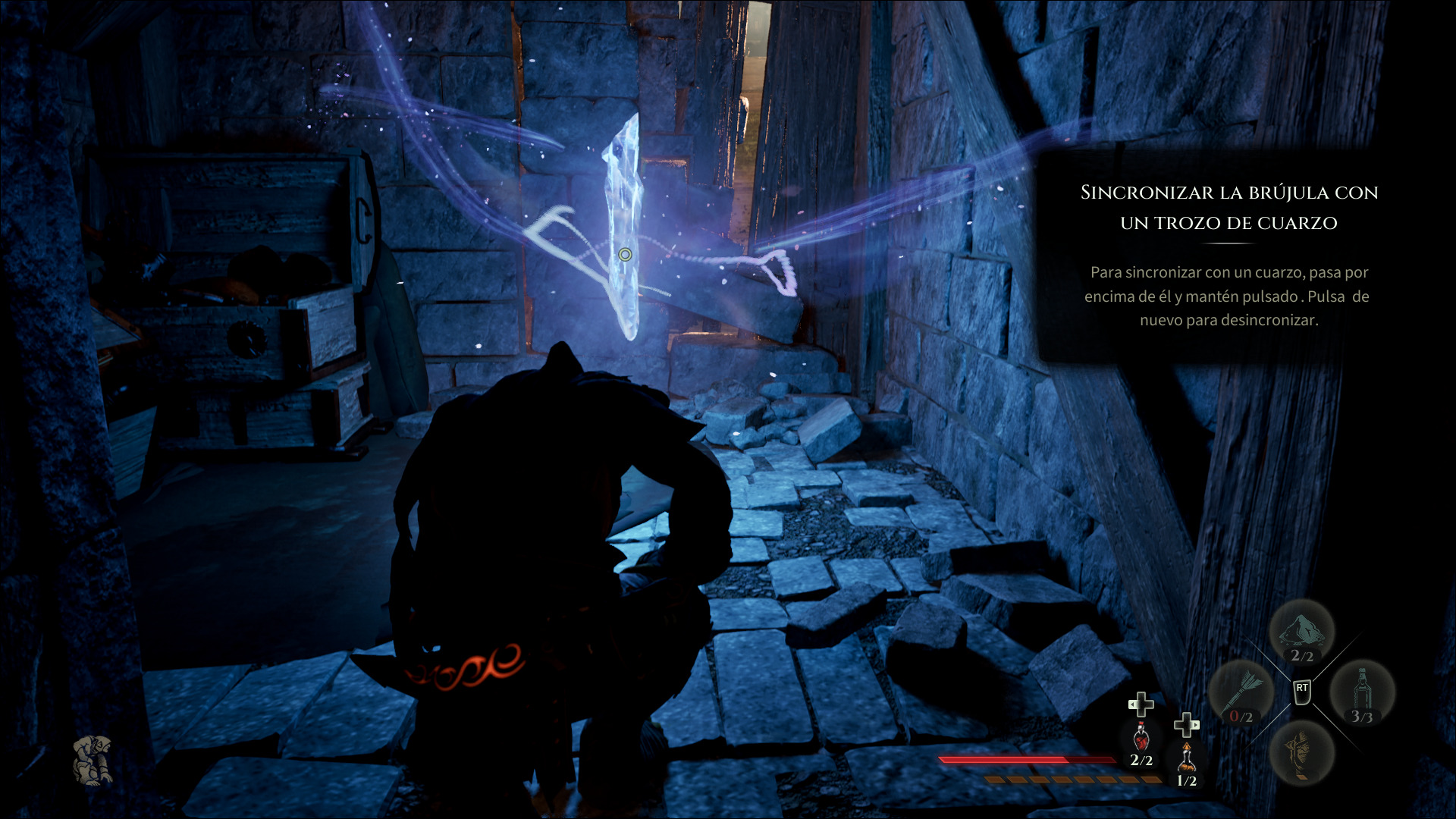The height and width of the screenshot is (819, 1456).
Task: Click the quartz compass tutorial panel
Action: tap(1228, 256)
